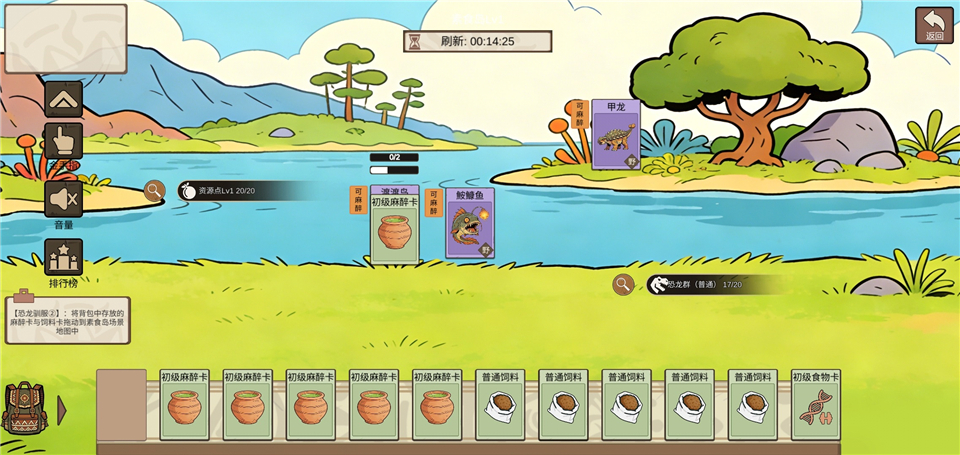Open the 排行榜 leaderboard

(64, 257)
